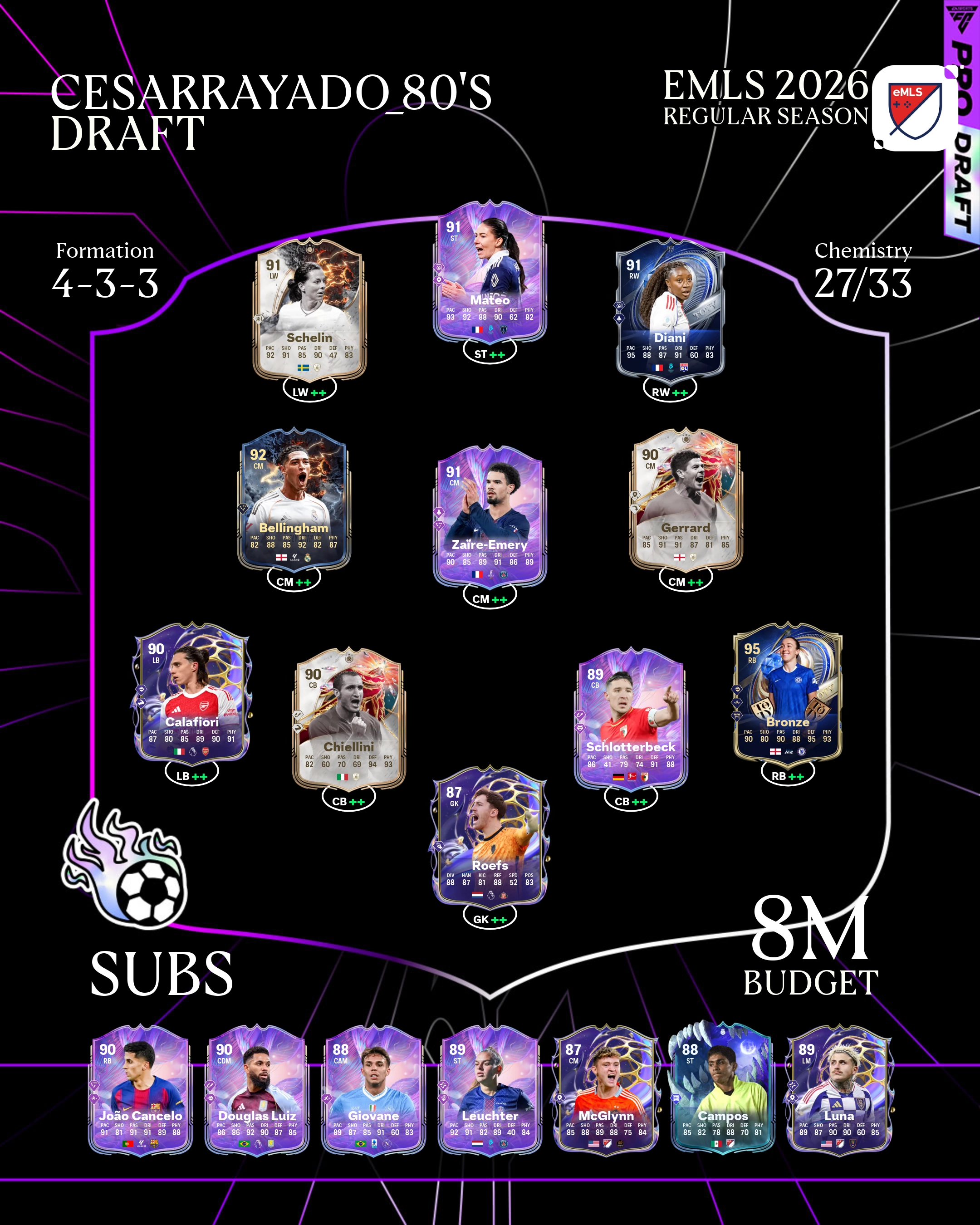Viewport: 980px width, 1225px height.
Task: Select the Bellingham midfielder card
Action: (x=294, y=500)
